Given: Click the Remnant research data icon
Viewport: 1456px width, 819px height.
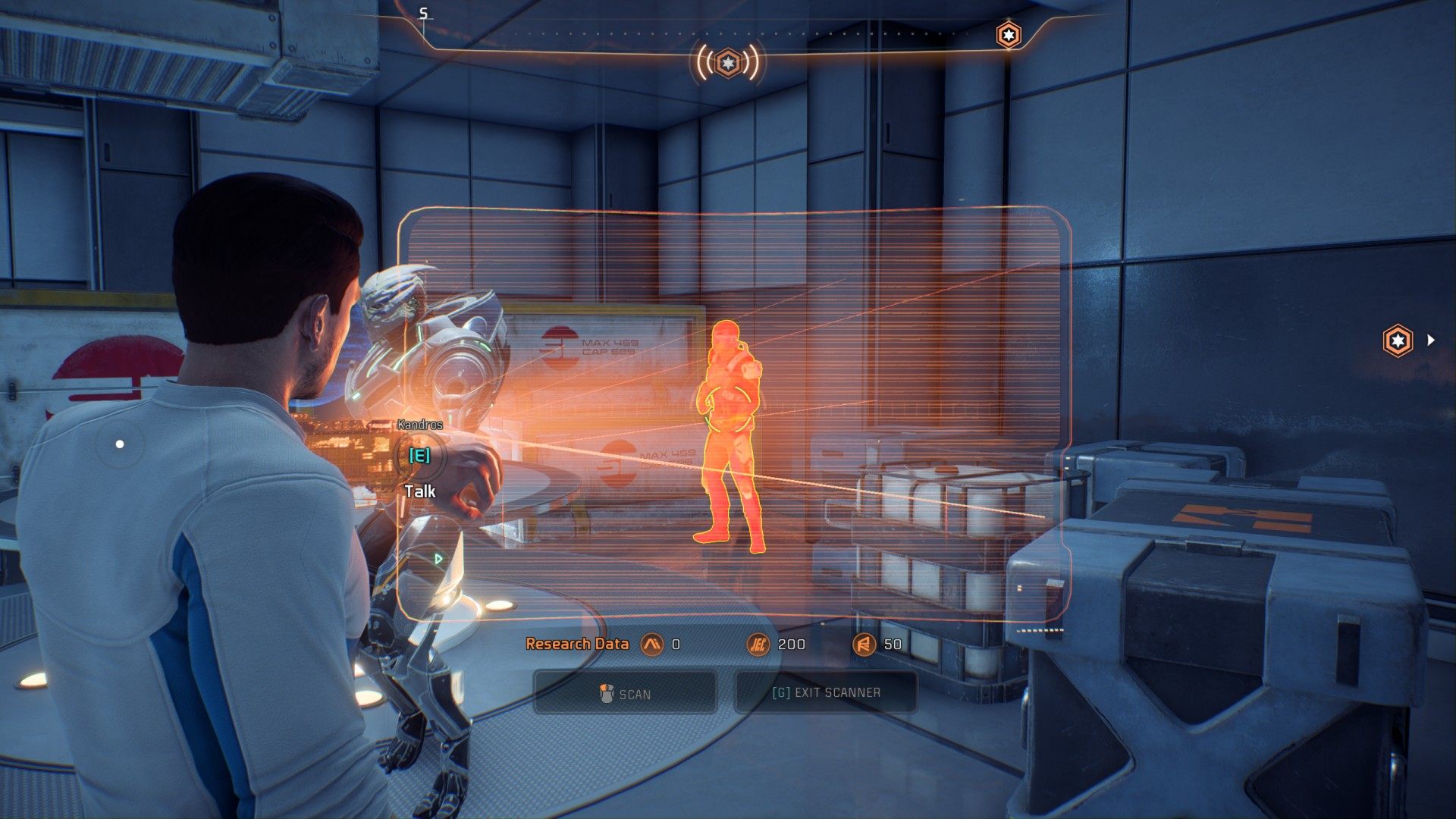Looking at the screenshot, I should click(x=863, y=645).
